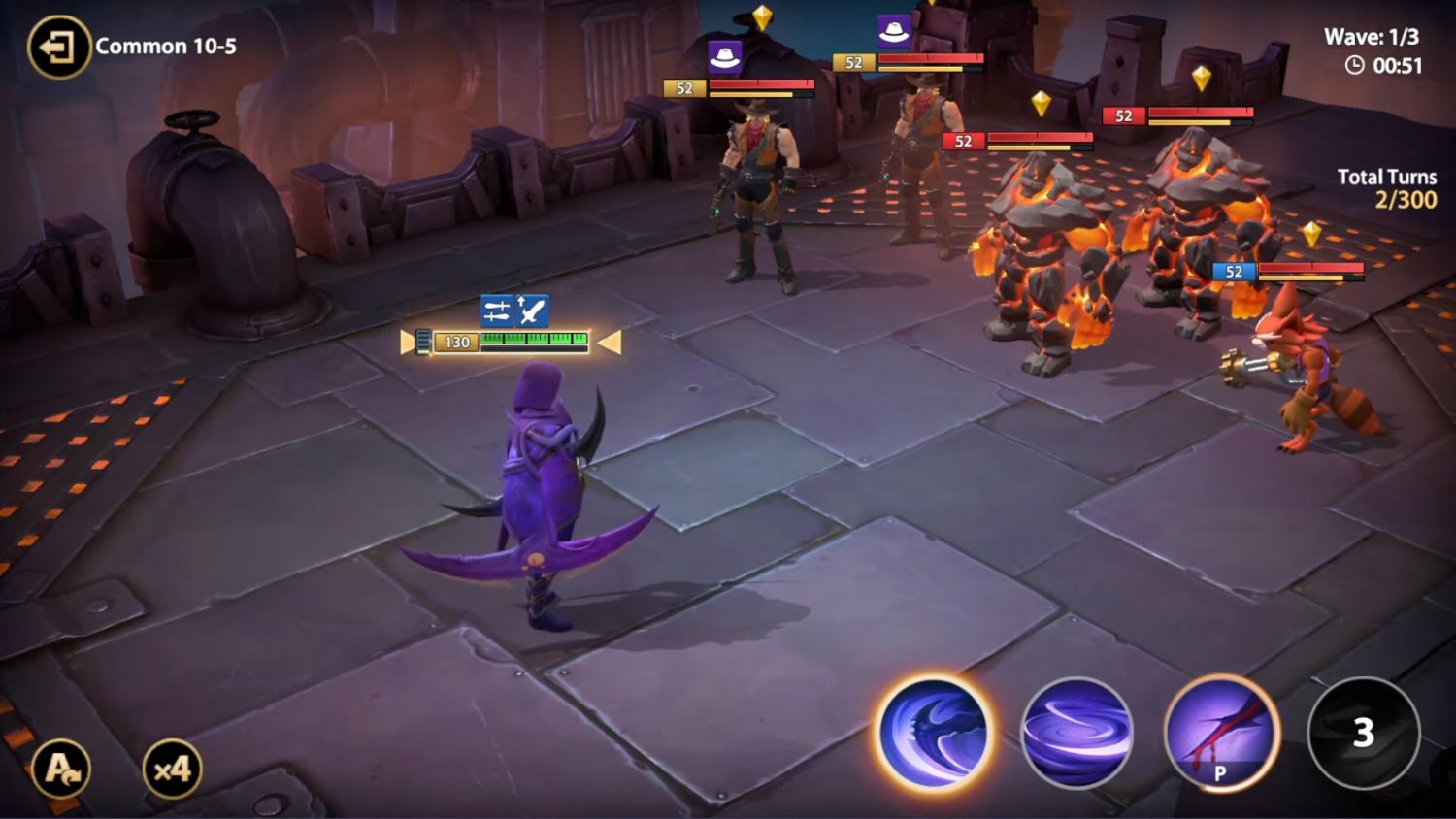Click the white hat icon above the right cowboy

[893, 28]
